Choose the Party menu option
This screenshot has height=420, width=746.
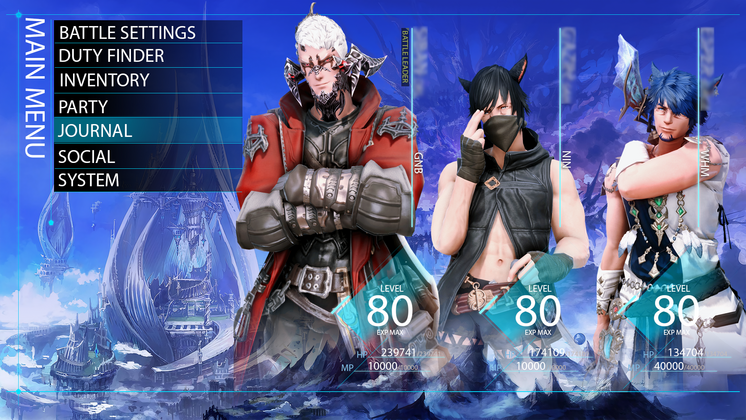147,105
